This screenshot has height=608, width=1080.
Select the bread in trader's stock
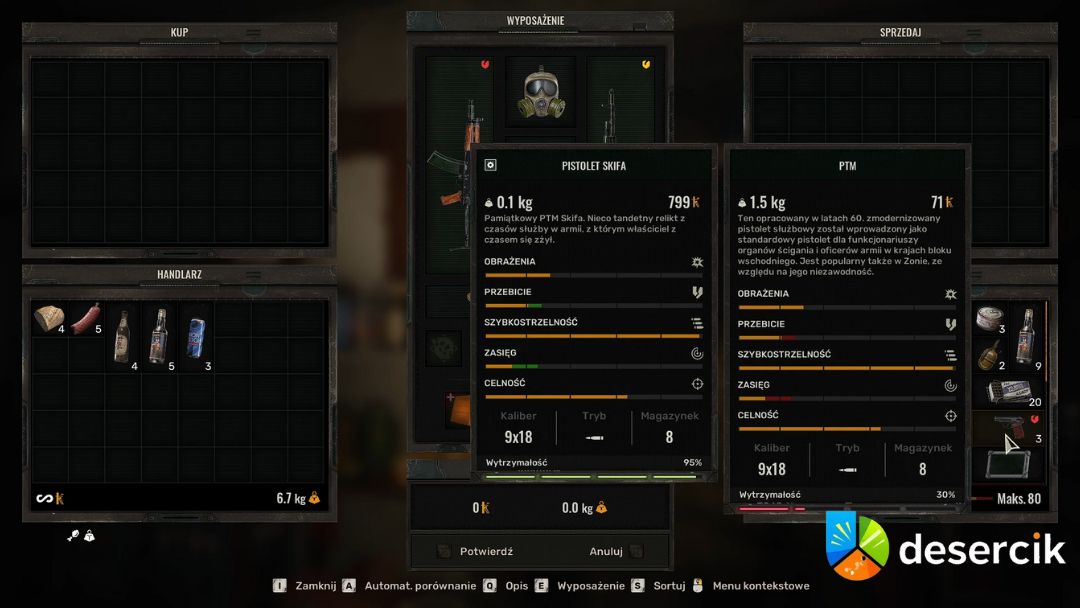coord(49,319)
